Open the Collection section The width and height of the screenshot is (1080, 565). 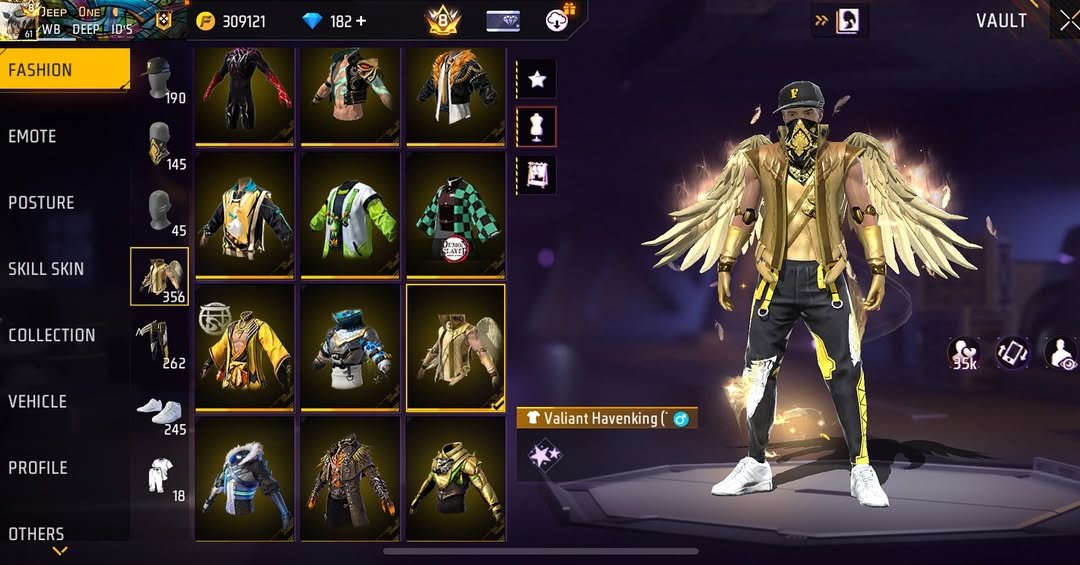52,335
